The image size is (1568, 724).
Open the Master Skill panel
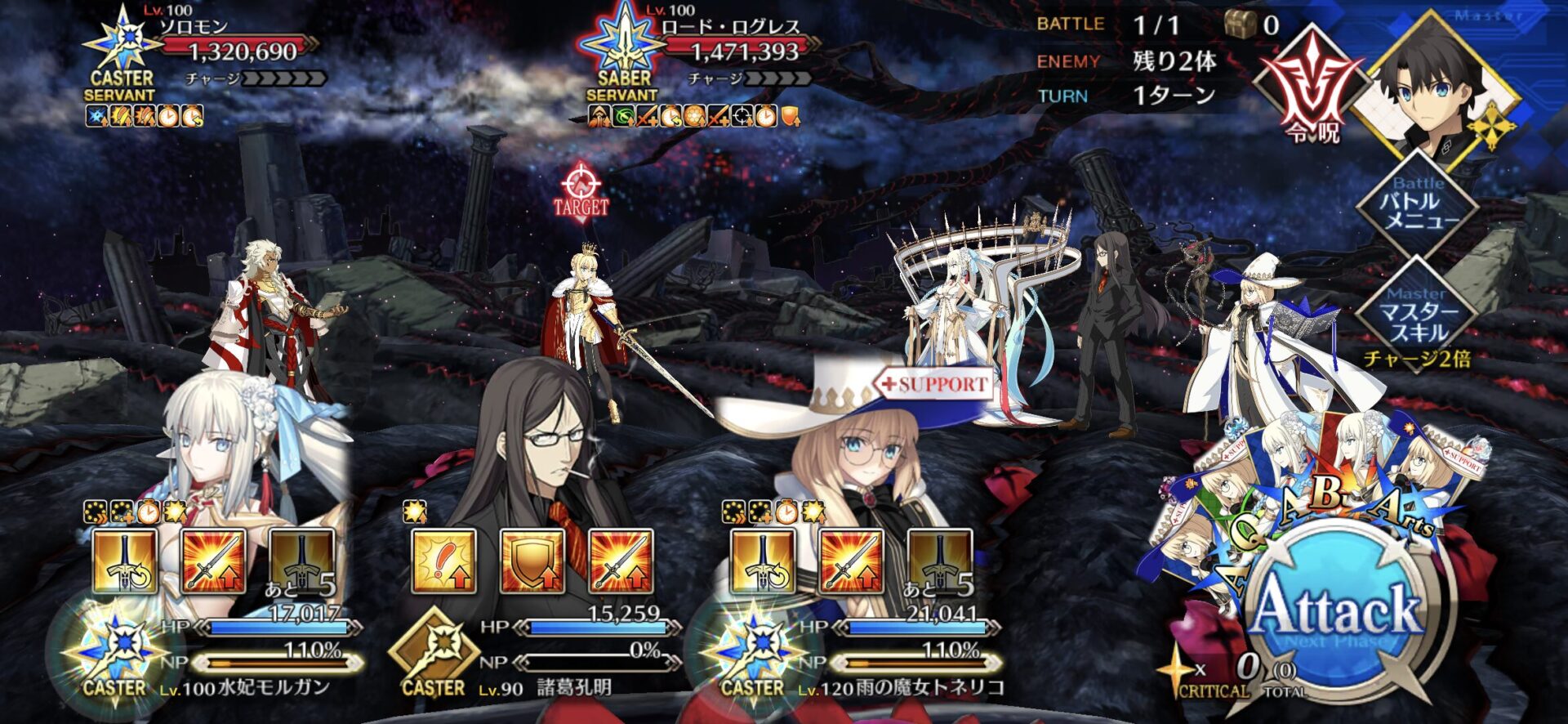pos(1418,314)
